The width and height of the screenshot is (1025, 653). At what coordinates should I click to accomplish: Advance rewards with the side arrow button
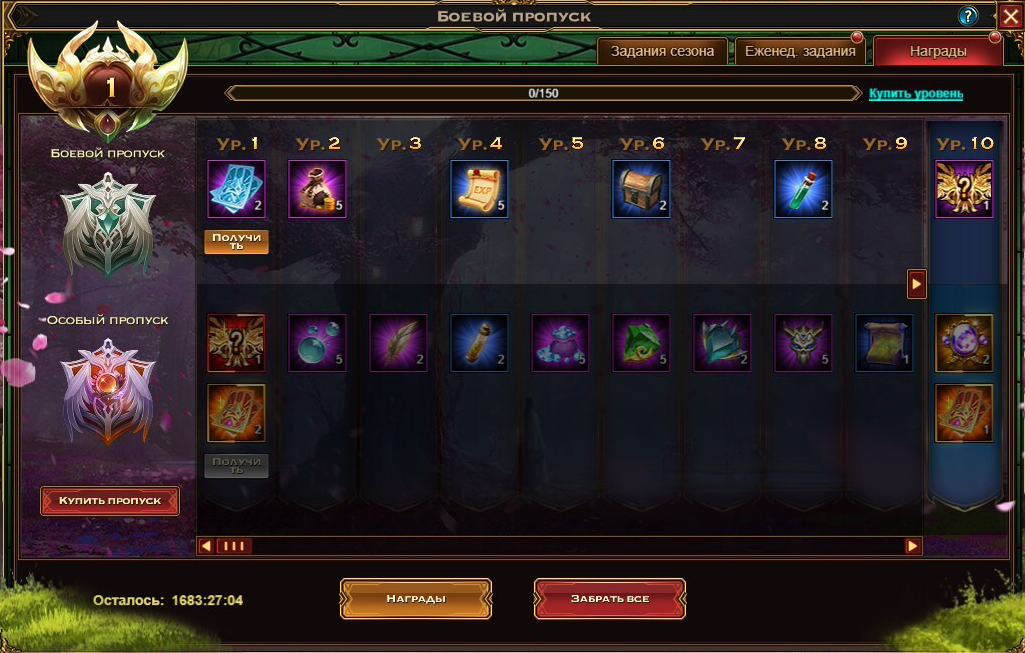pyautogui.click(x=916, y=284)
